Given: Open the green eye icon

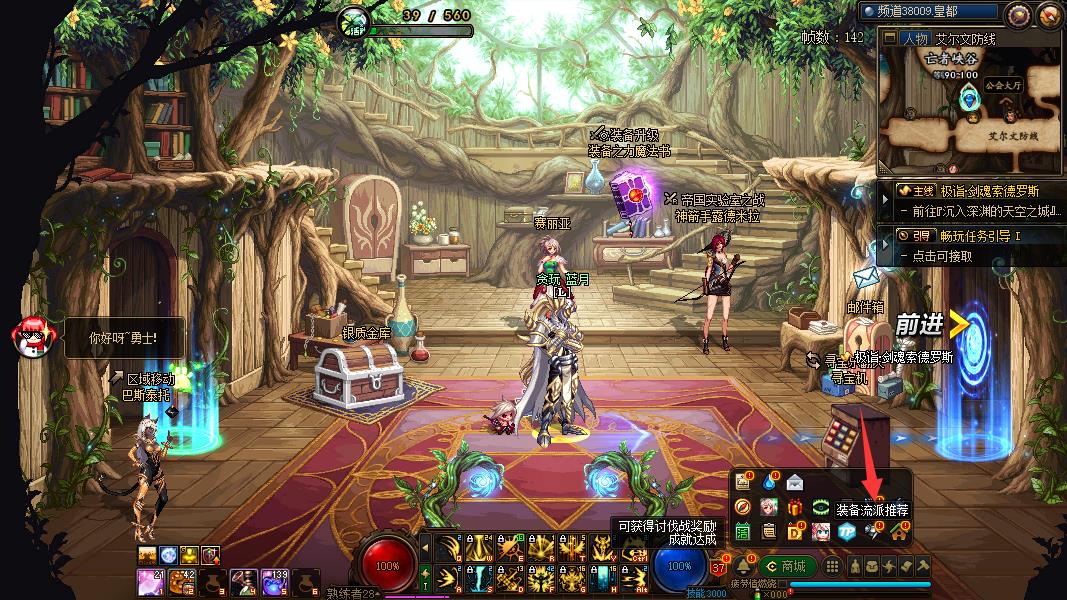Looking at the screenshot, I should click(x=821, y=507).
